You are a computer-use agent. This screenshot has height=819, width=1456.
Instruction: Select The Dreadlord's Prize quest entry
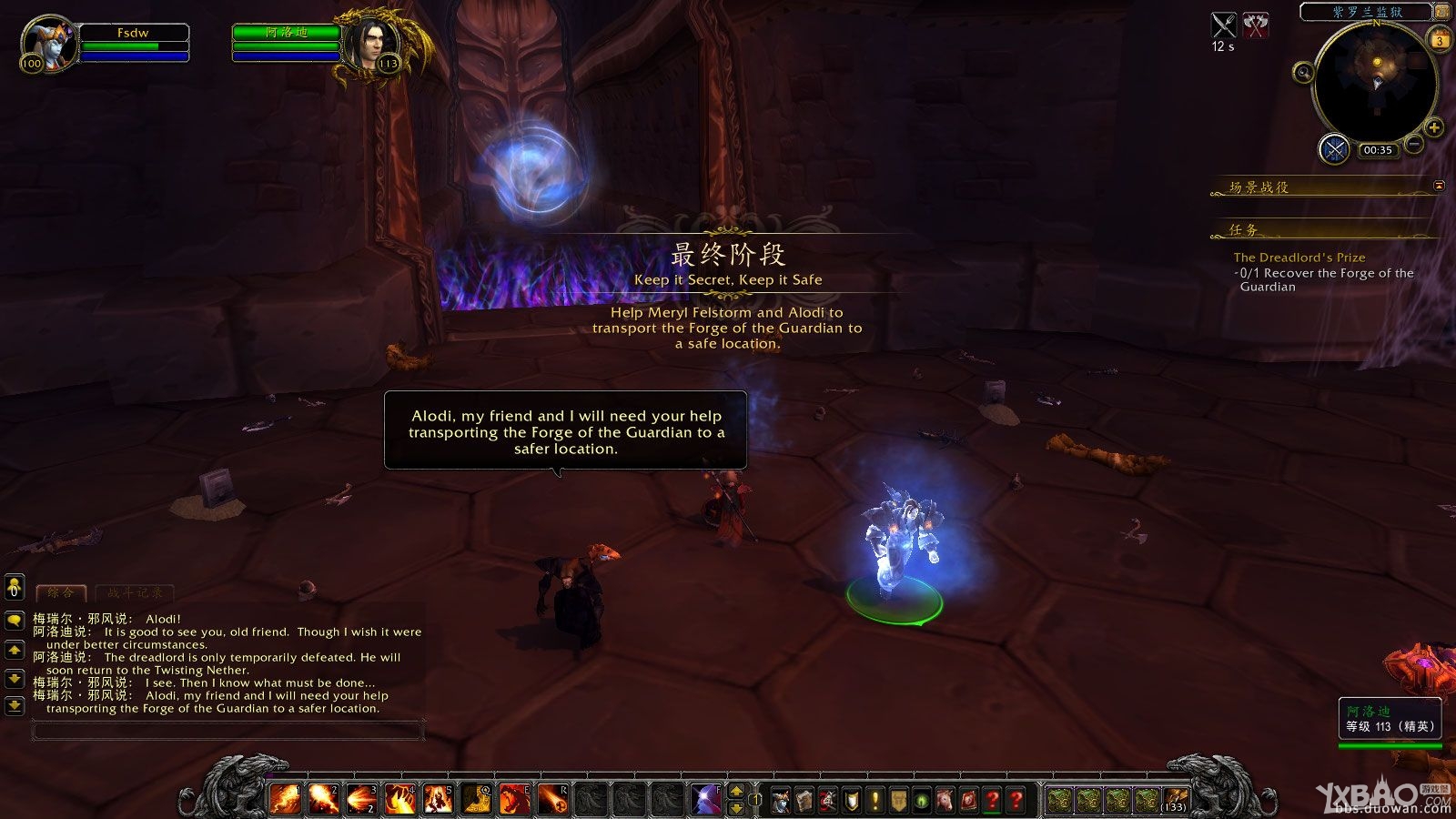pyautogui.click(x=1299, y=258)
